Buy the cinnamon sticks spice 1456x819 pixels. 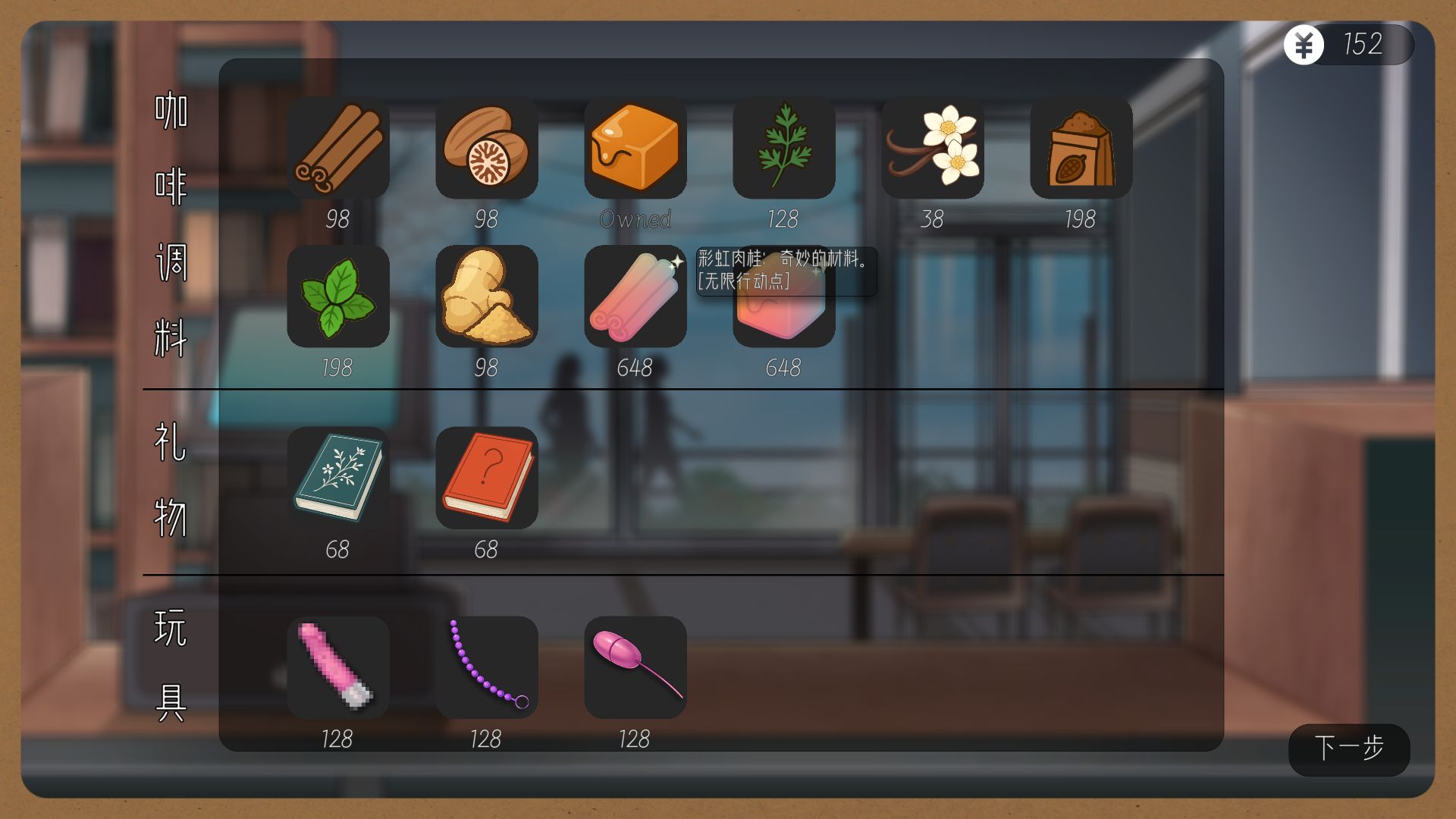[x=338, y=148]
